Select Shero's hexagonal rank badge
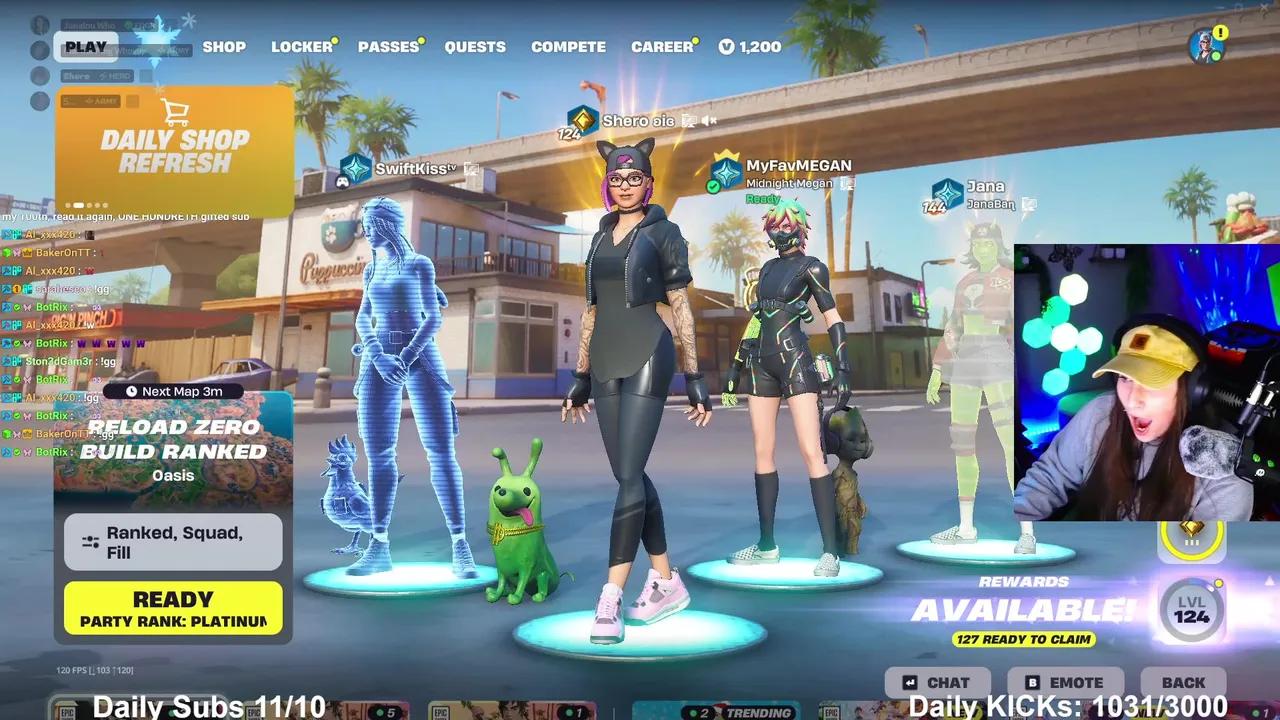Image resolution: width=1280 pixels, height=720 pixels. coord(581,121)
